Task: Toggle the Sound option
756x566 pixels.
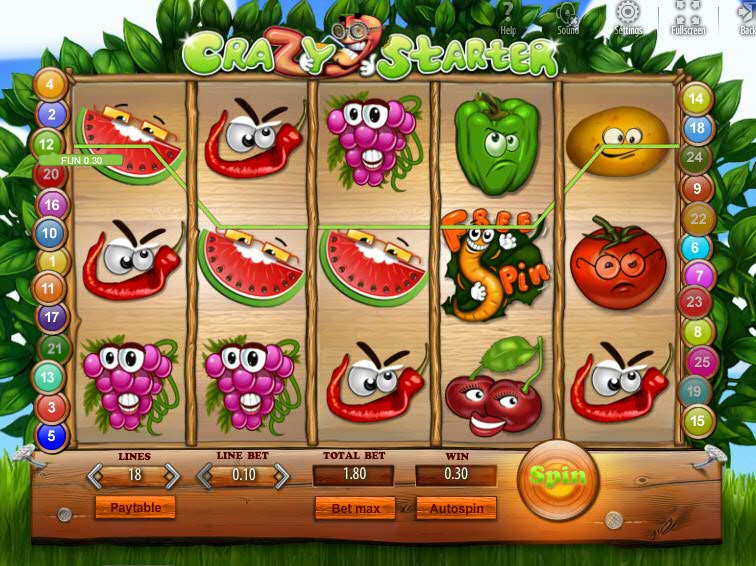Action: point(568,17)
